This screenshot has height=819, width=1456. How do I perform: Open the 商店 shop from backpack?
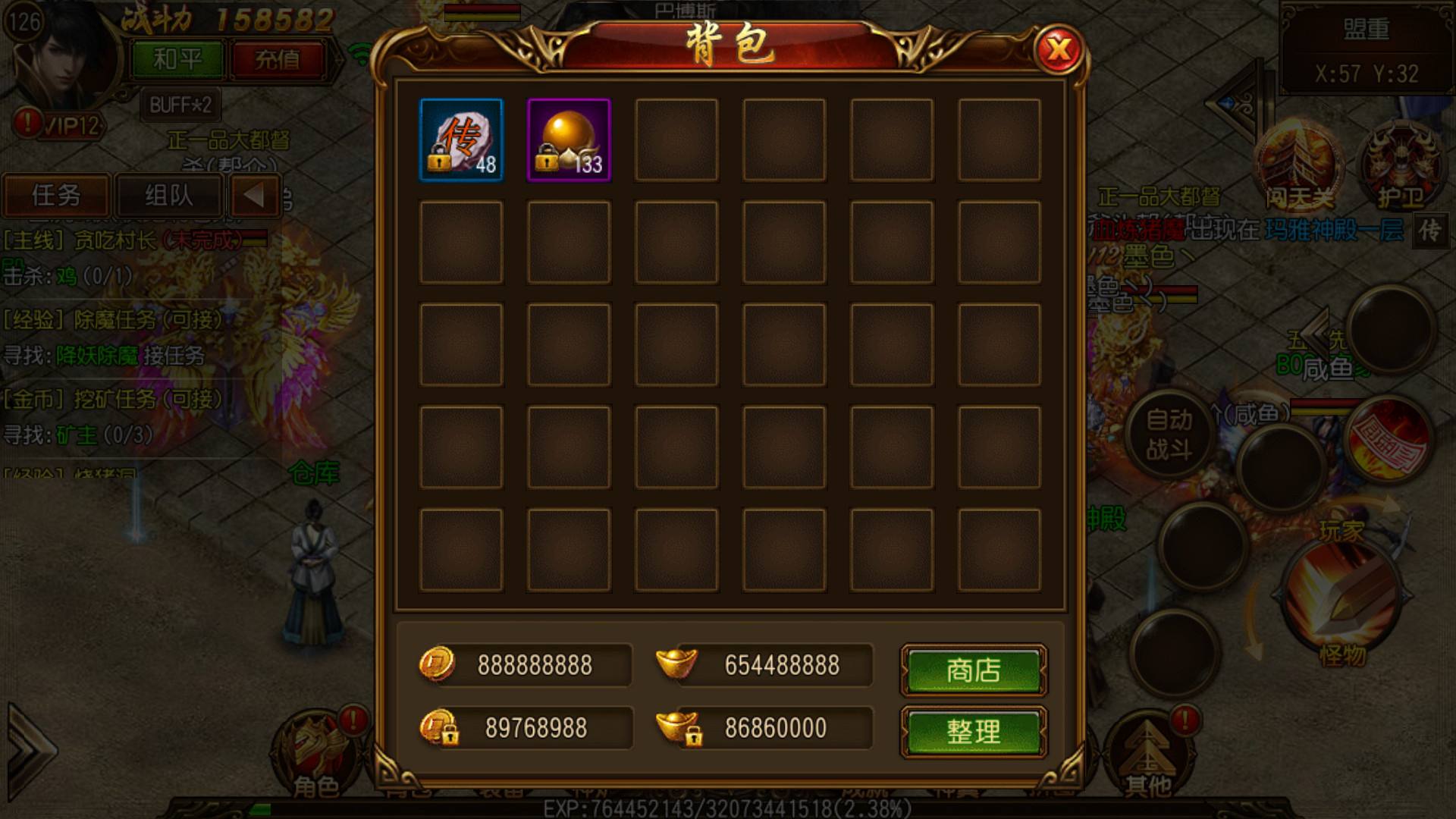click(973, 670)
